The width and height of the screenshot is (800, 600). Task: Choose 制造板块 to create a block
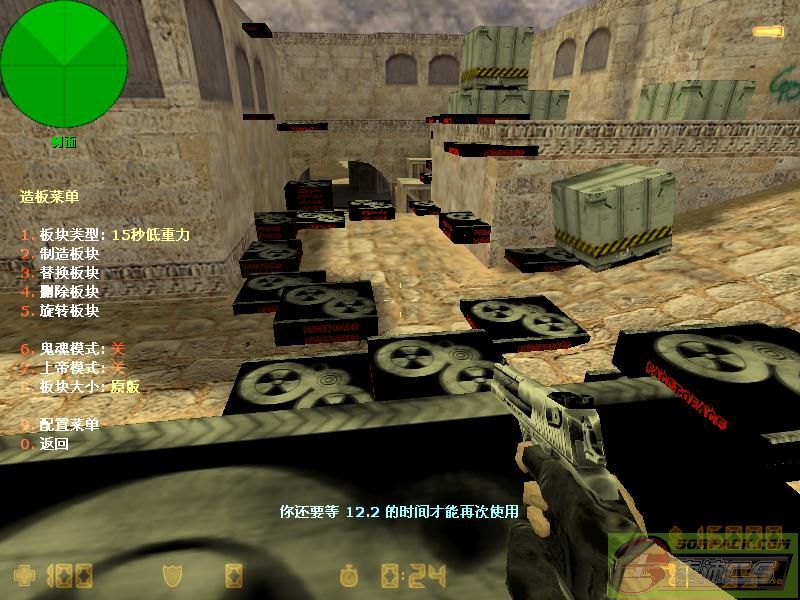click(x=68, y=254)
